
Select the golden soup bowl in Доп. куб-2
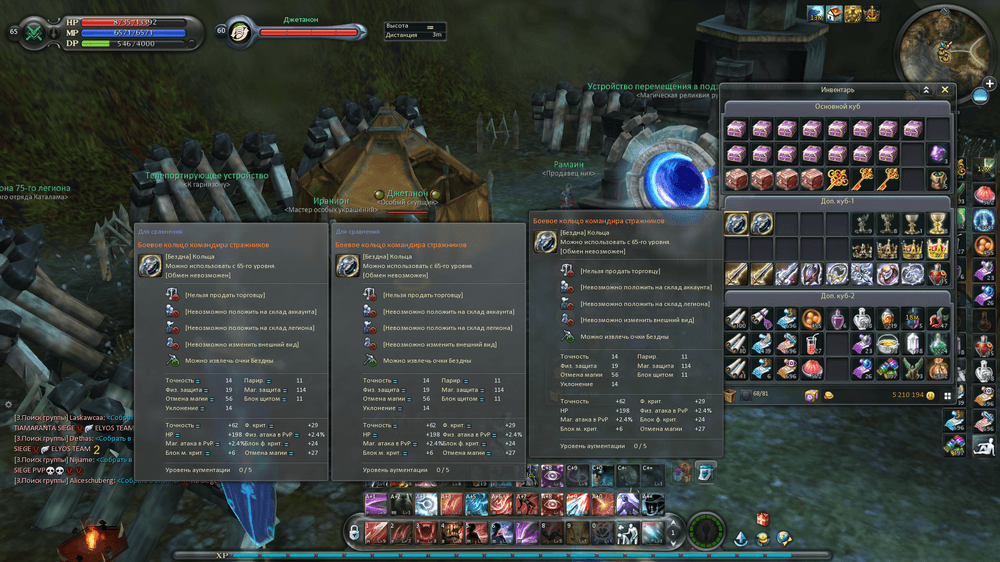[x=887, y=344]
